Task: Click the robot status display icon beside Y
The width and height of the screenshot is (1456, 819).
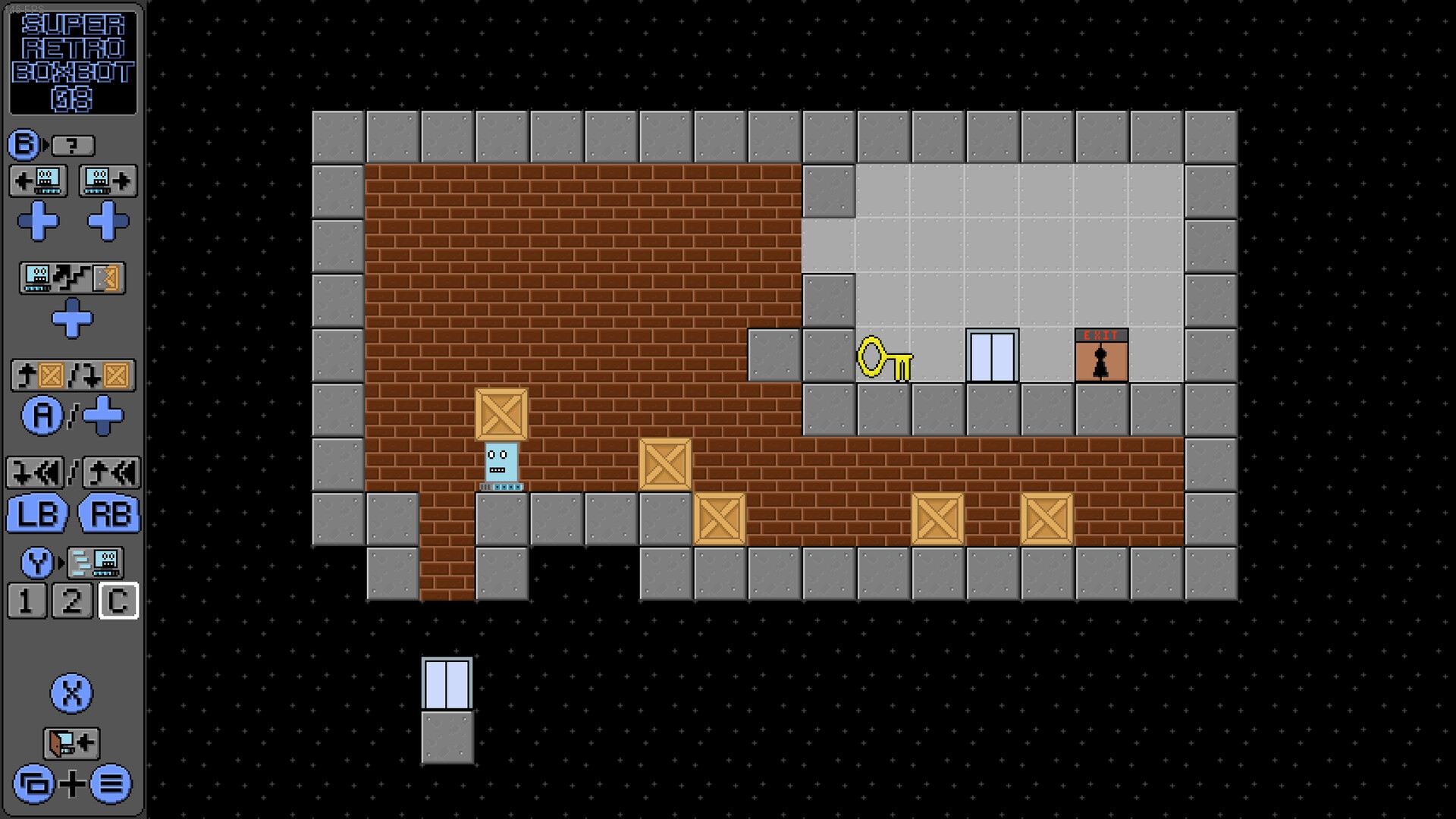Action: (x=95, y=563)
